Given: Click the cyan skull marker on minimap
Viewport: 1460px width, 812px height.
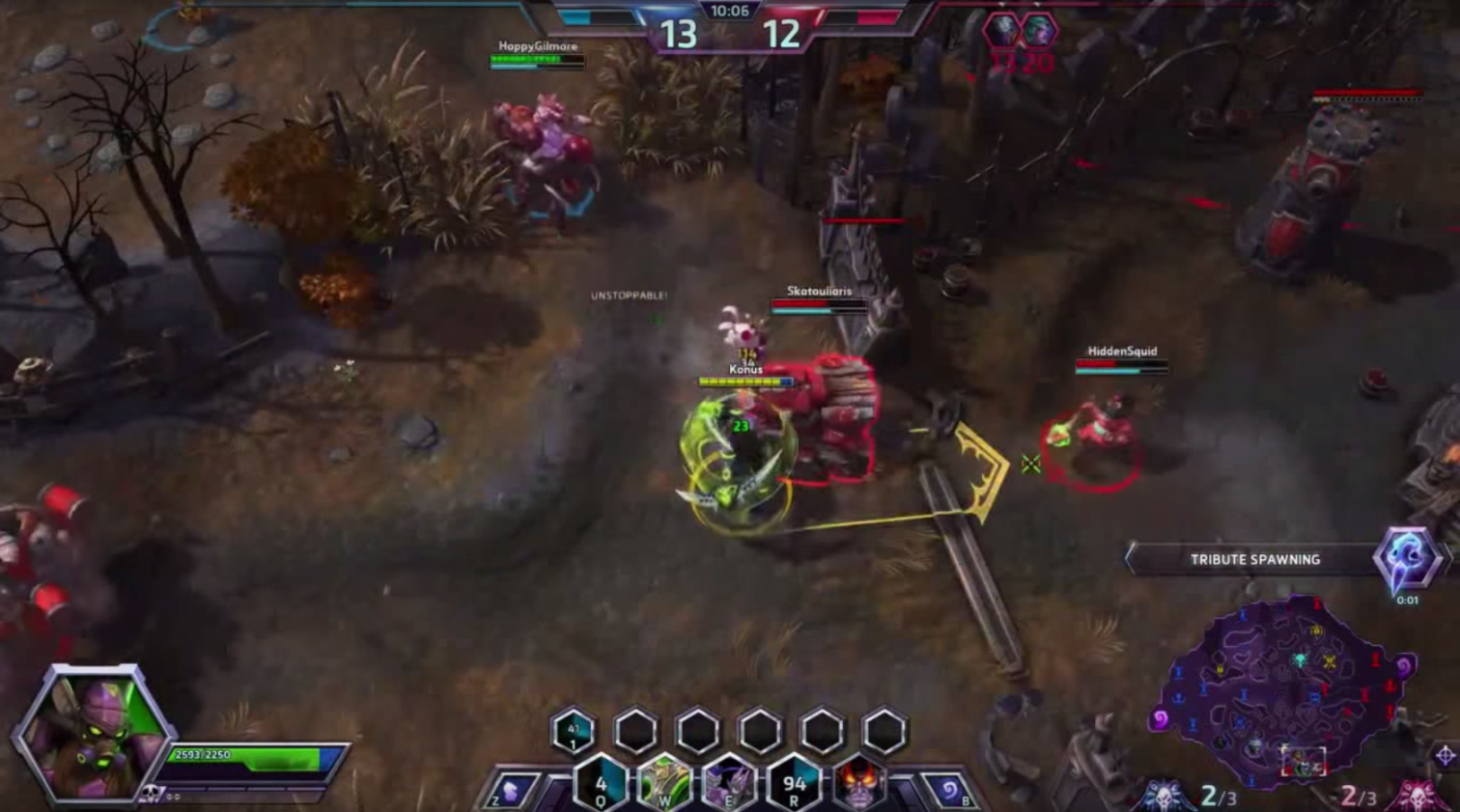Looking at the screenshot, I should (1300, 660).
